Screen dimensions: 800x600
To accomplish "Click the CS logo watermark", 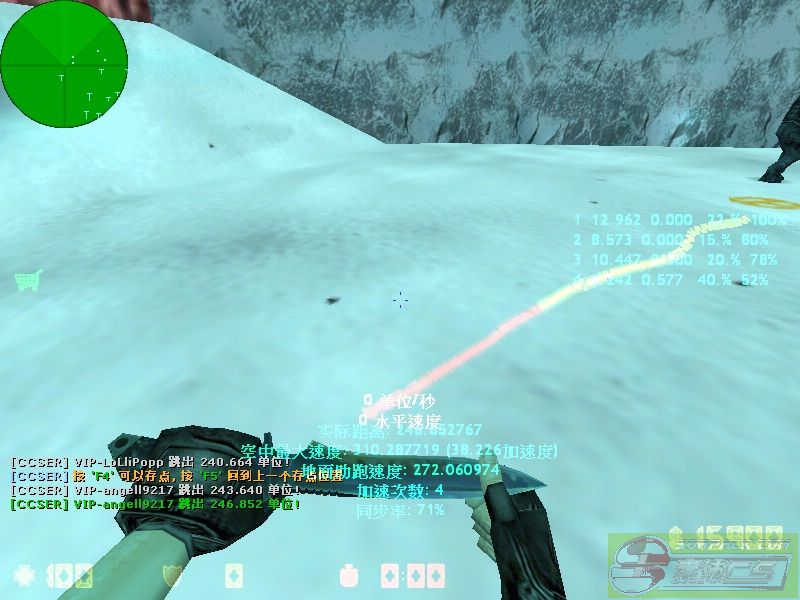I will 702,565.
